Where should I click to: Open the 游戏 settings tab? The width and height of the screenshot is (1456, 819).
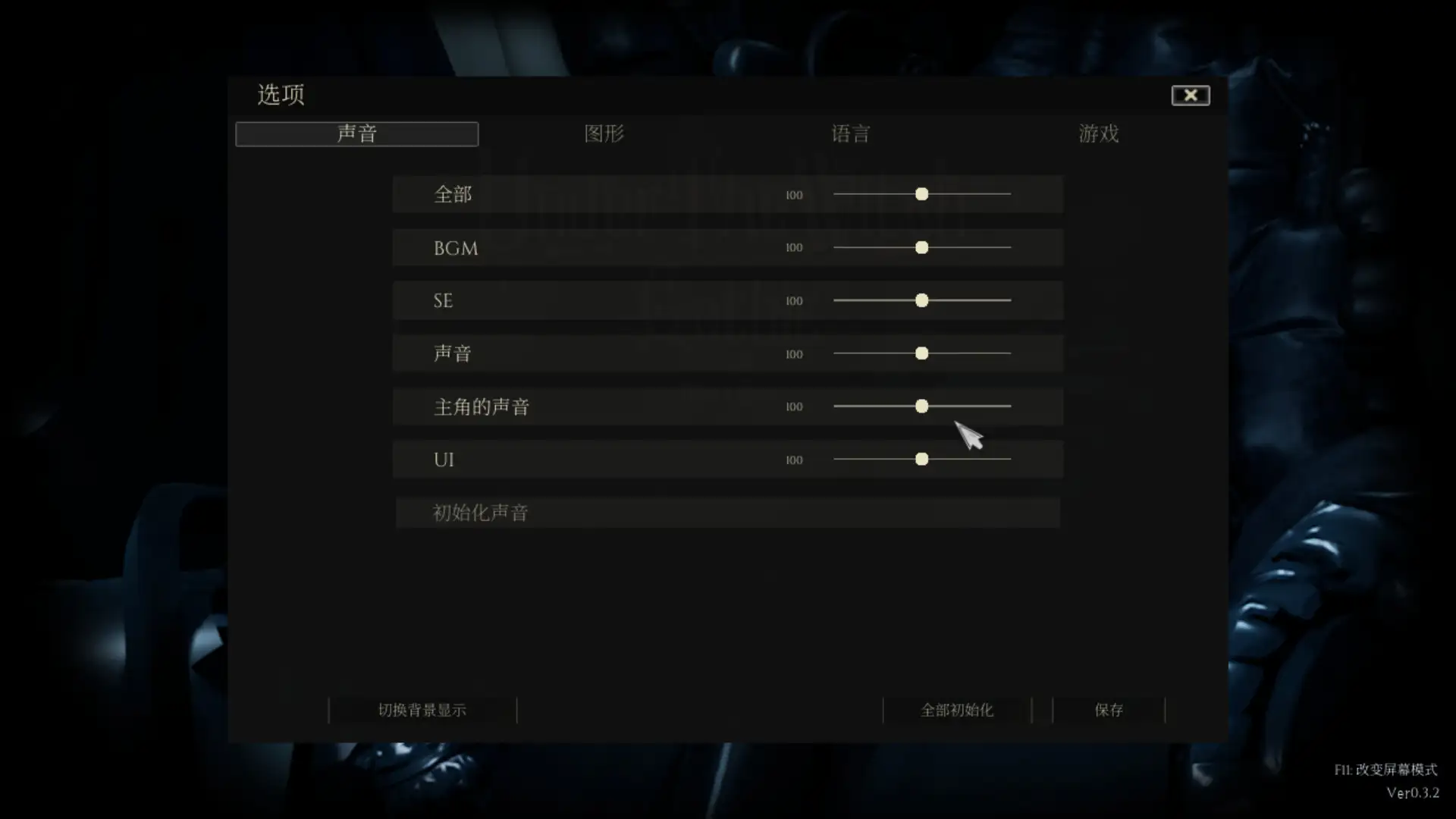pyautogui.click(x=1099, y=133)
